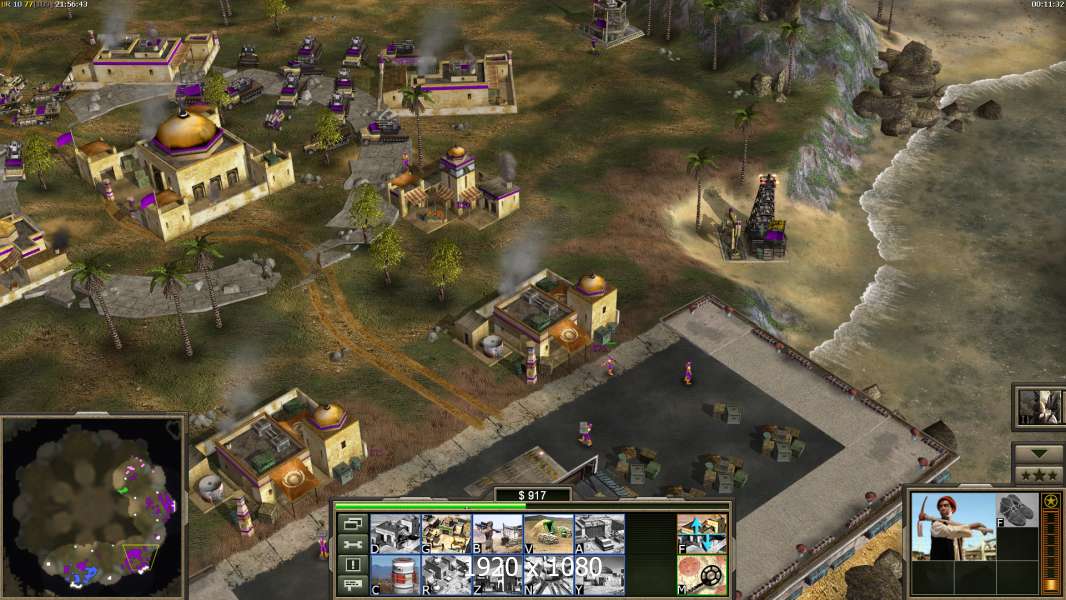This screenshot has width=1066, height=600.
Task: Build a Tunnel Network (V)
Action: pos(548,533)
